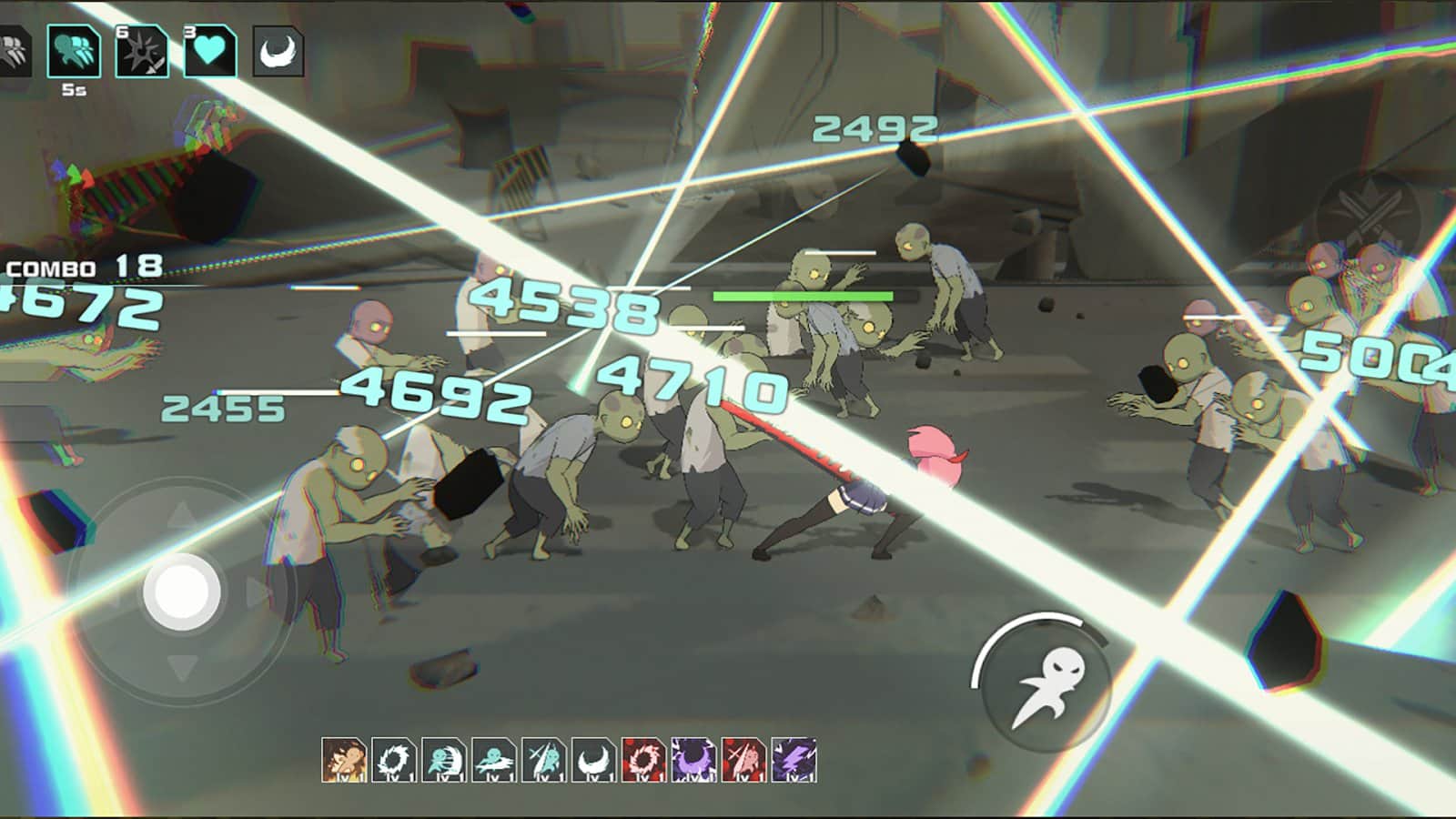Select the character portrait skill slot
The width and height of the screenshot is (1456, 819).
344,761
